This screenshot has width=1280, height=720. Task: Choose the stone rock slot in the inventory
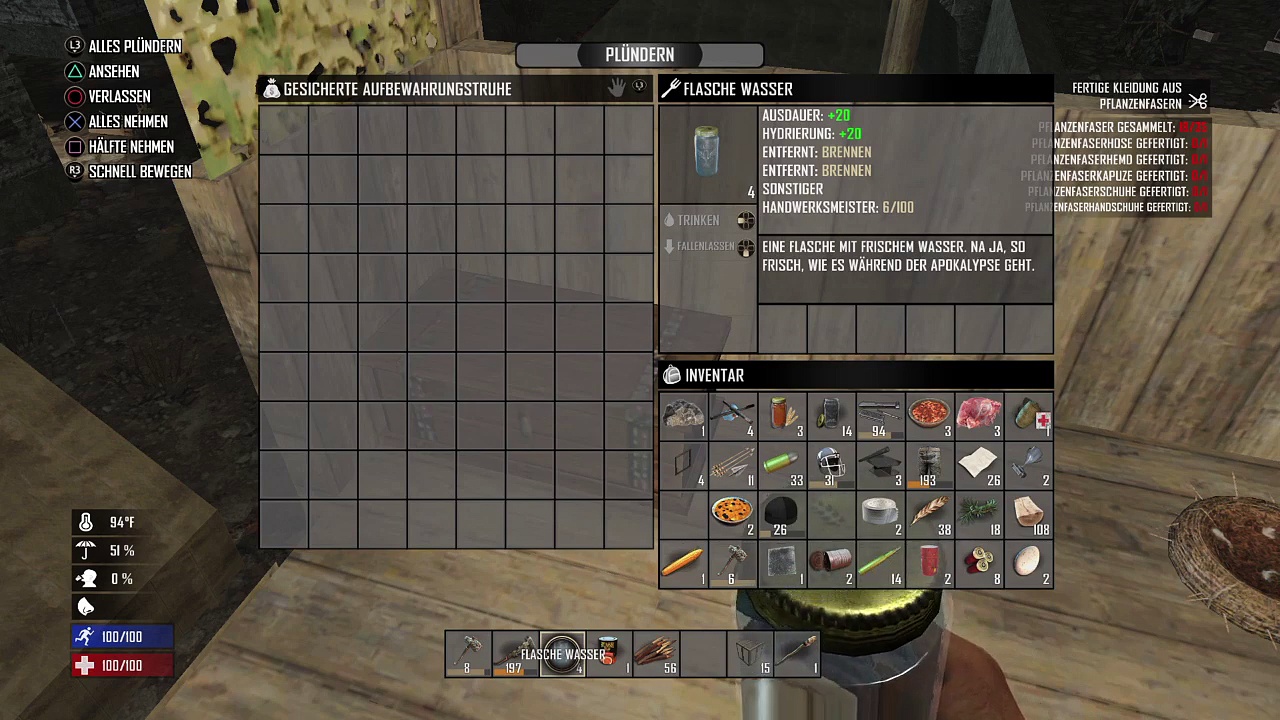coord(684,415)
